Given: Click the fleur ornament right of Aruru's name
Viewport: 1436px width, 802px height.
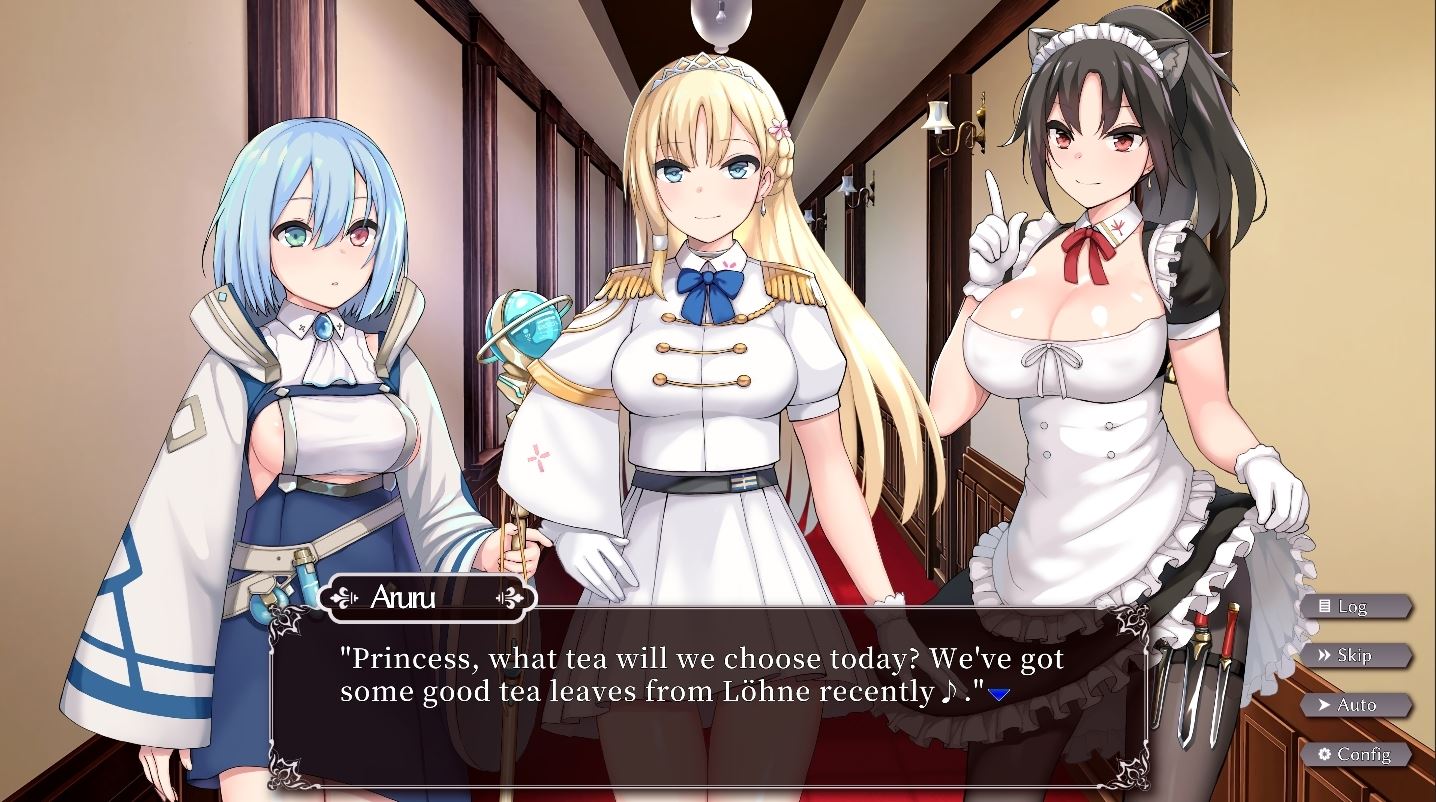Looking at the screenshot, I should tap(510, 597).
